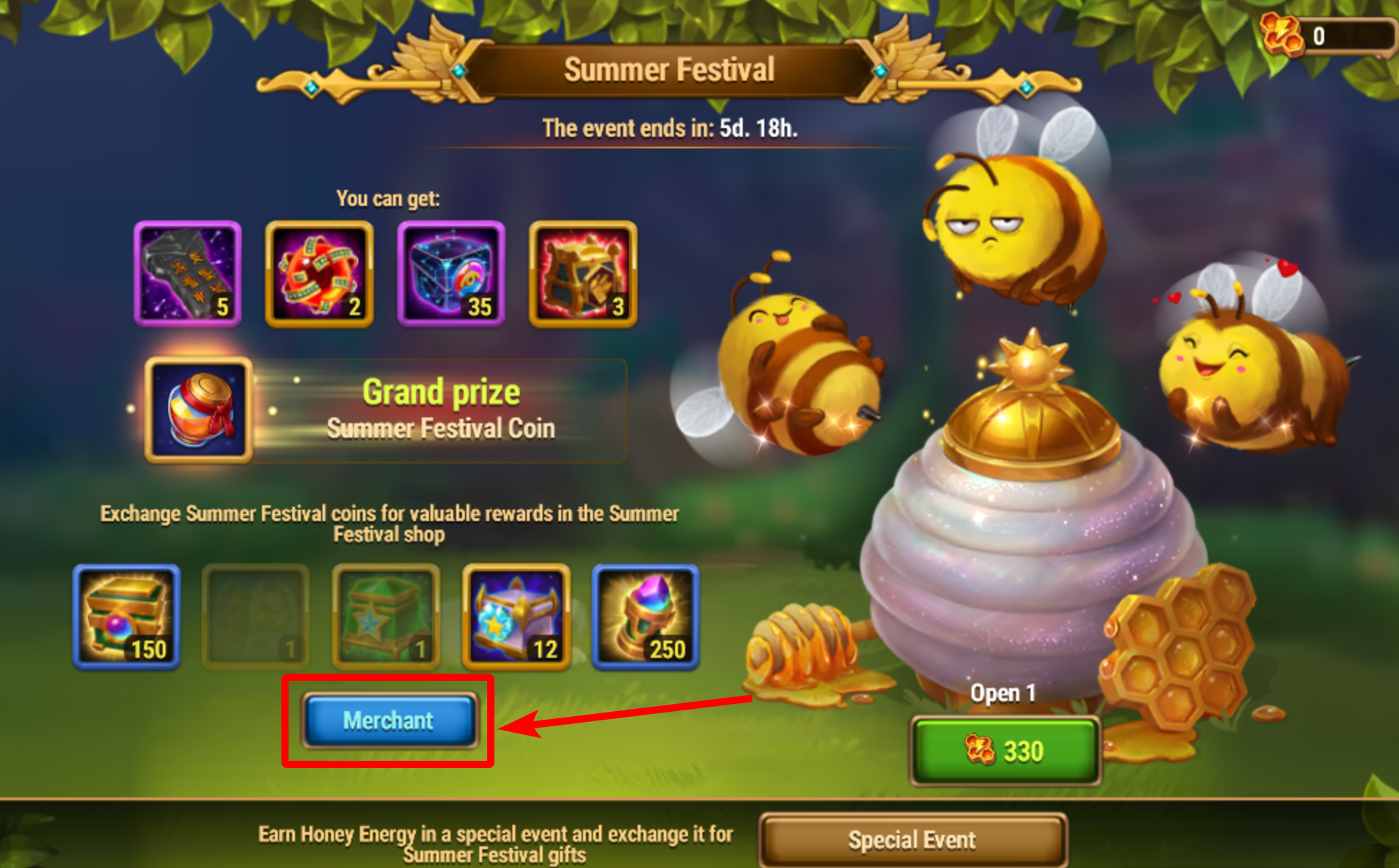Go to the Special Event

[913, 840]
